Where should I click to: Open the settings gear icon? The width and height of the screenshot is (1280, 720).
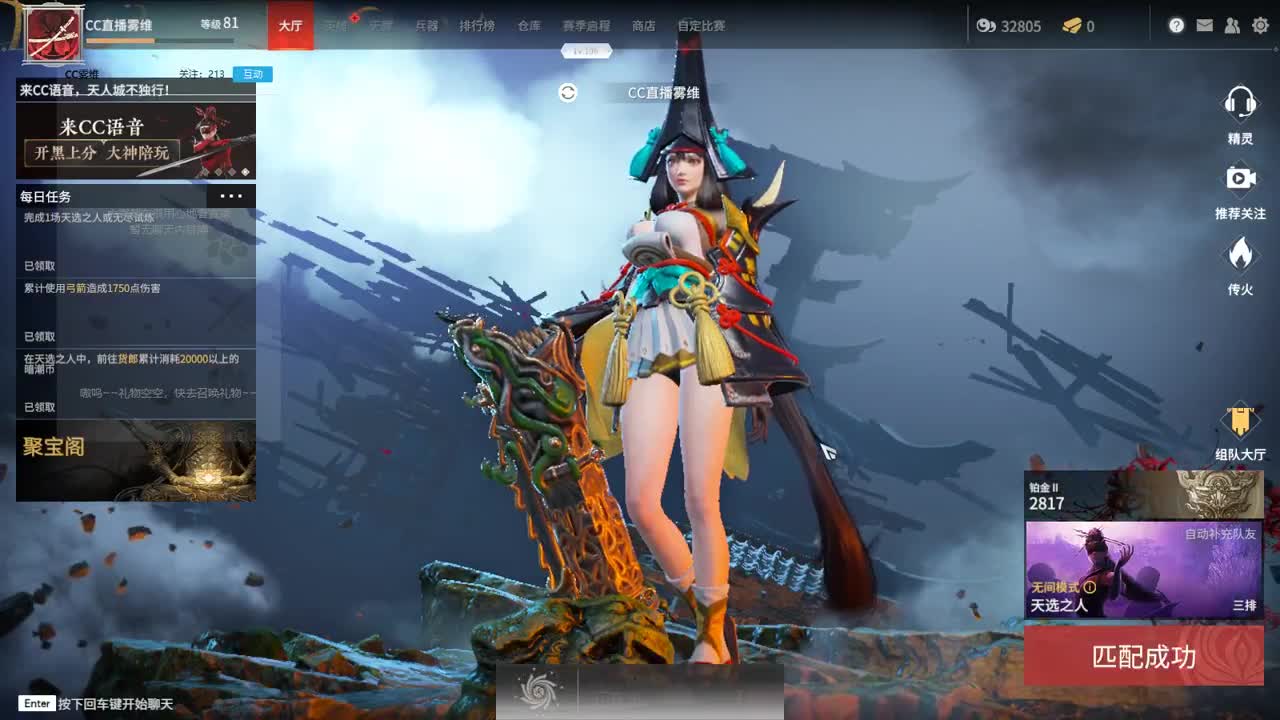pos(1260,26)
